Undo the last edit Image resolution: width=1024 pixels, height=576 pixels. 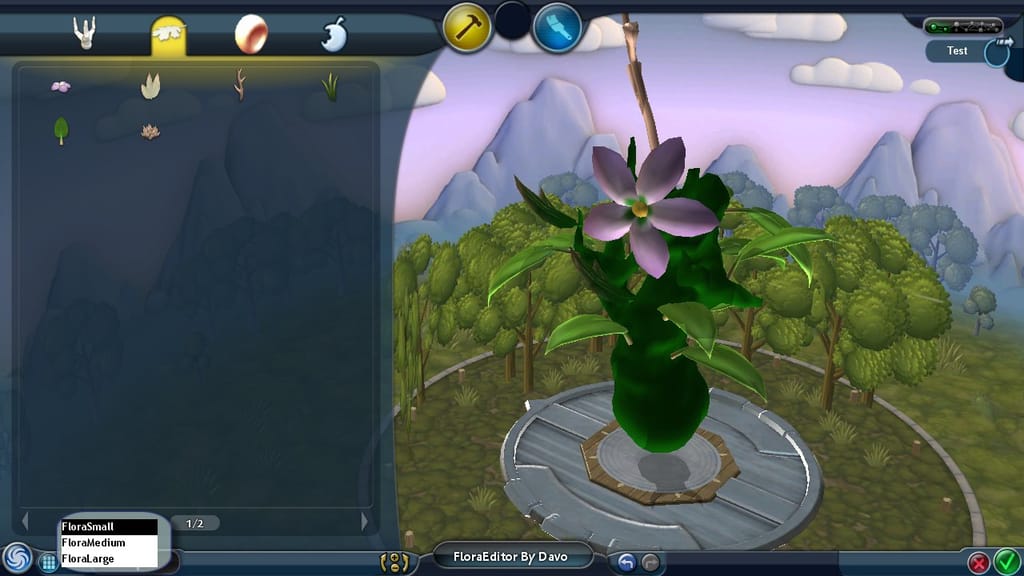pyautogui.click(x=626, y=562)
